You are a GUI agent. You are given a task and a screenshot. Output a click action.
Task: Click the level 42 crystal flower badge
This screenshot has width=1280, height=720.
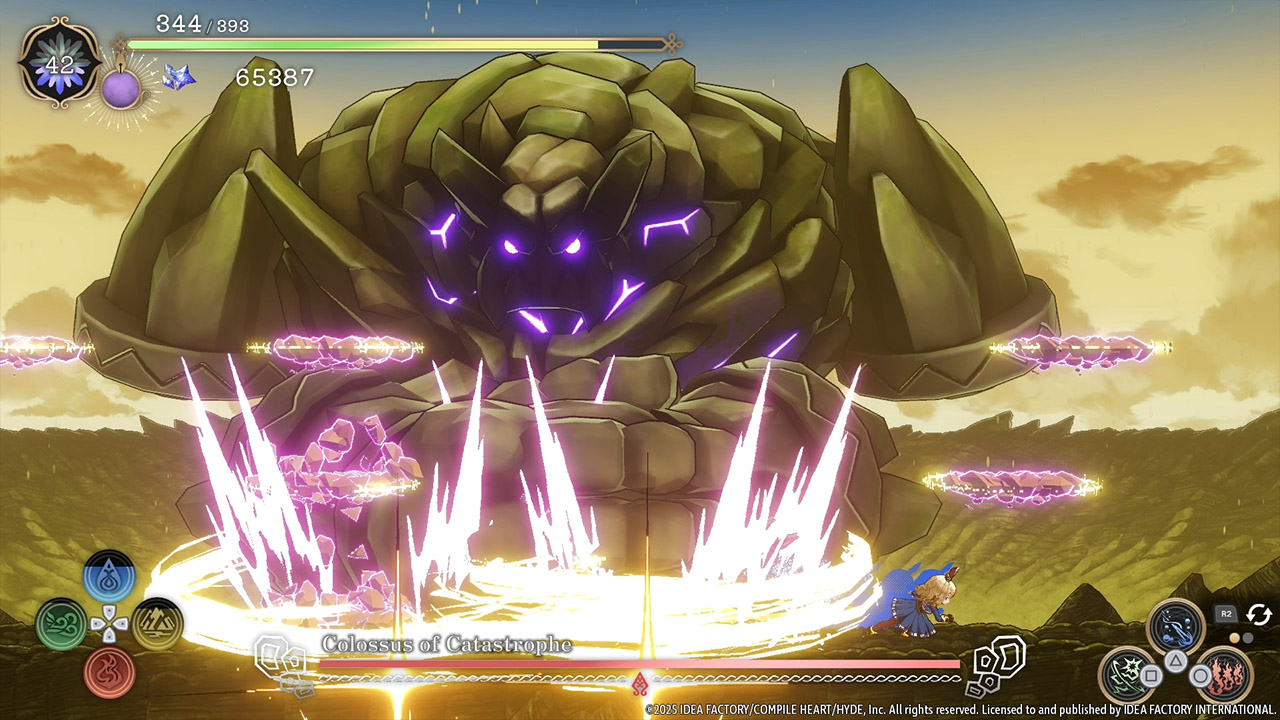pos(60,66)
